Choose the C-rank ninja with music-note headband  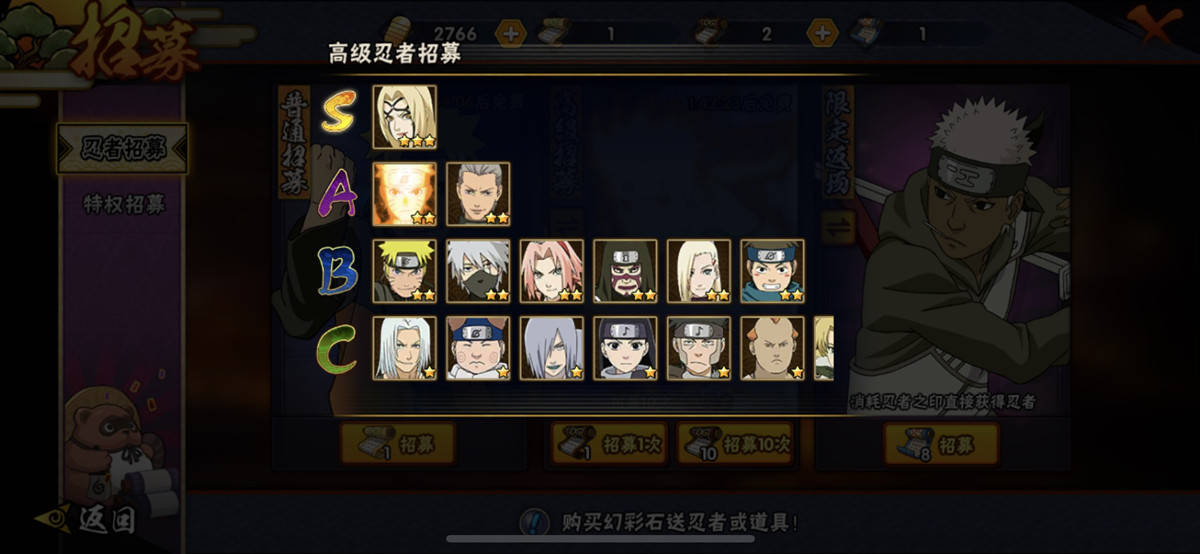pyautogui.click(x=626, y=348)
